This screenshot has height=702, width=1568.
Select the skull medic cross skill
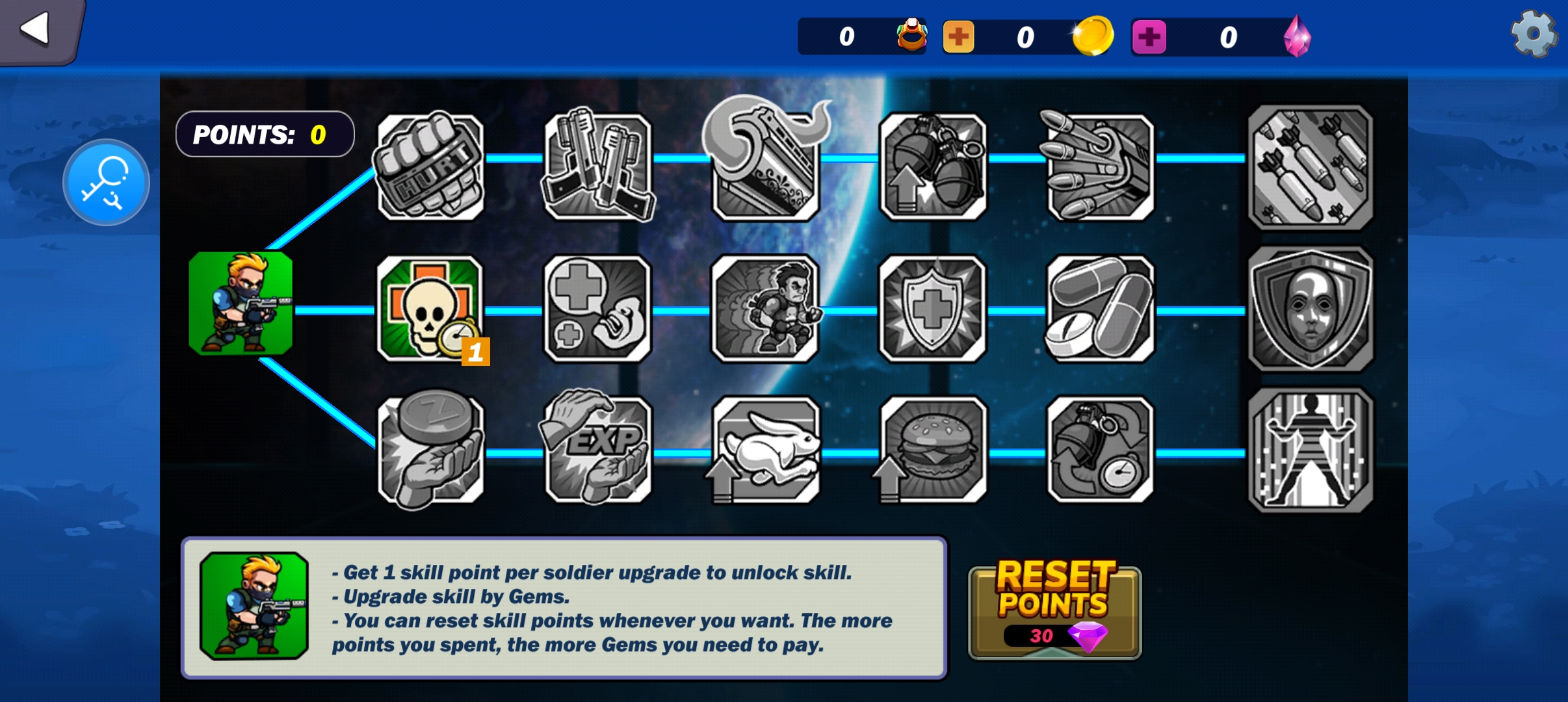430,308
